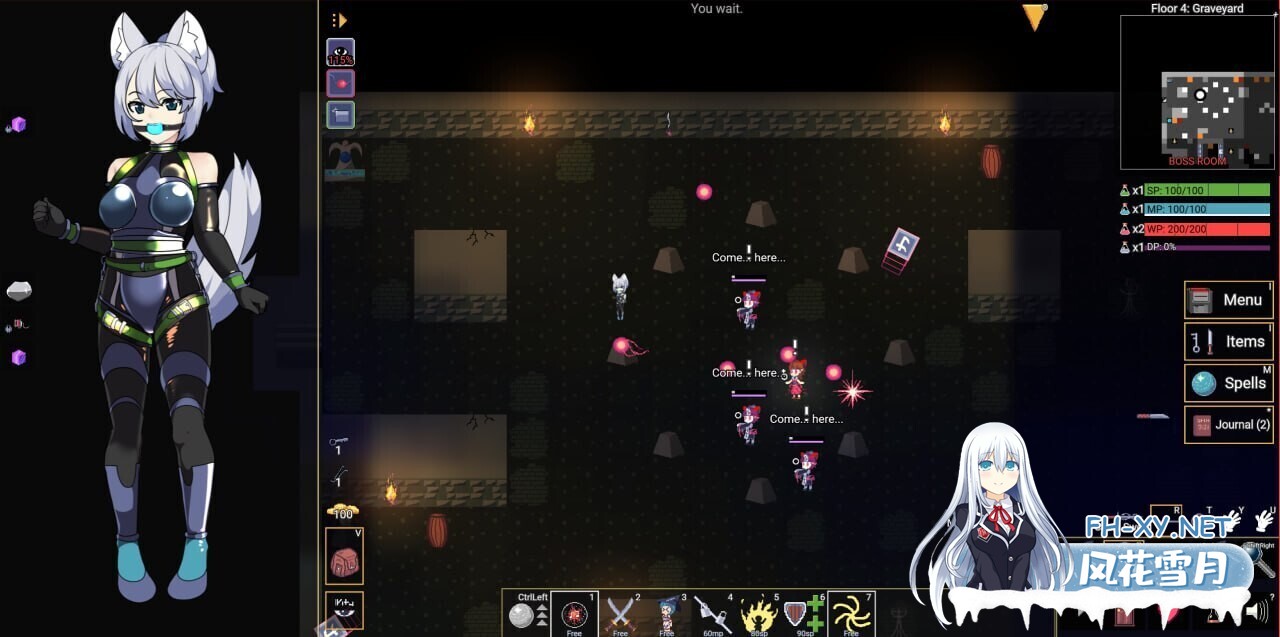Activate the crossed swords skill in slot 2
Image resolution: width=1280 pixels, height=637 pixels.
click(620, 613)
